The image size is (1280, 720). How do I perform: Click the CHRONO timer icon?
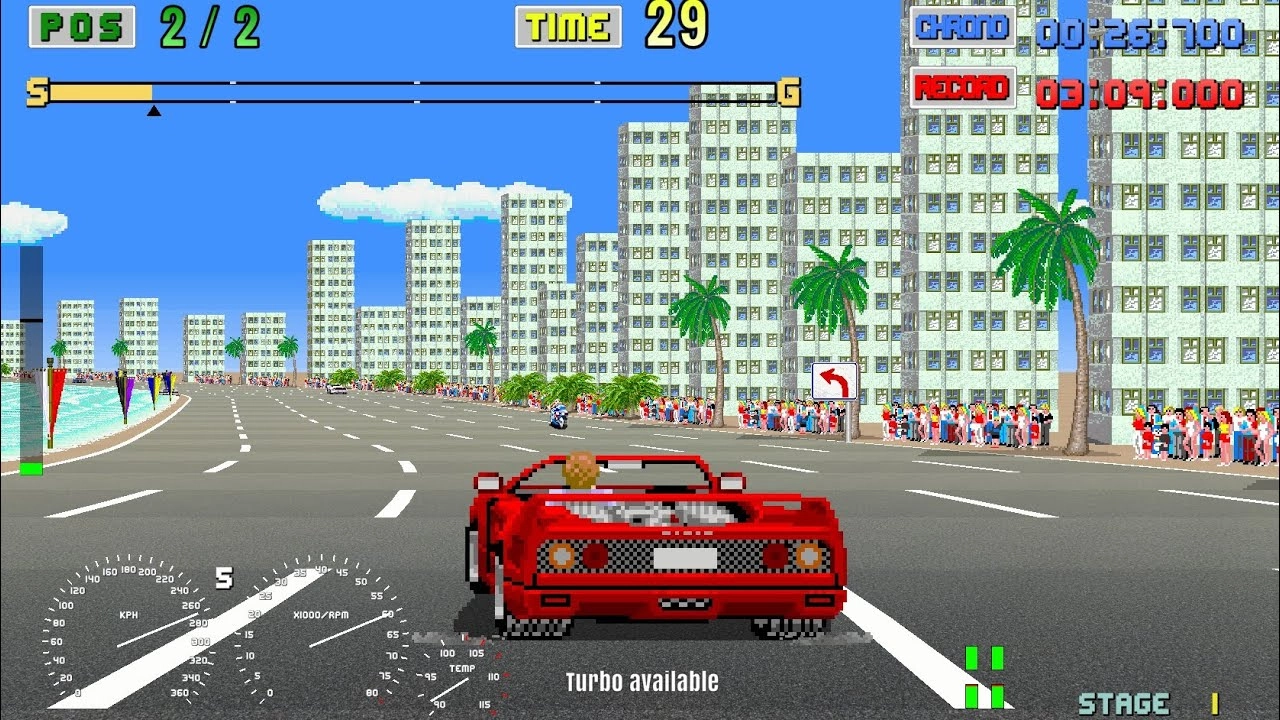tap(965, 27)
